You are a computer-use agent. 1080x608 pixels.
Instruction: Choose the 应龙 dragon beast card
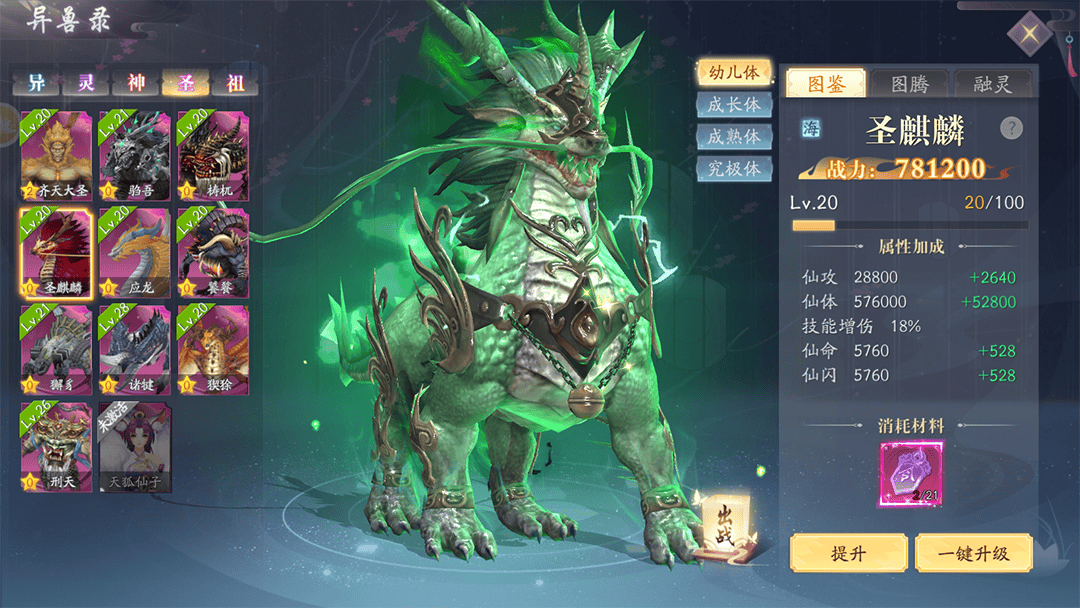coord(134,252)
